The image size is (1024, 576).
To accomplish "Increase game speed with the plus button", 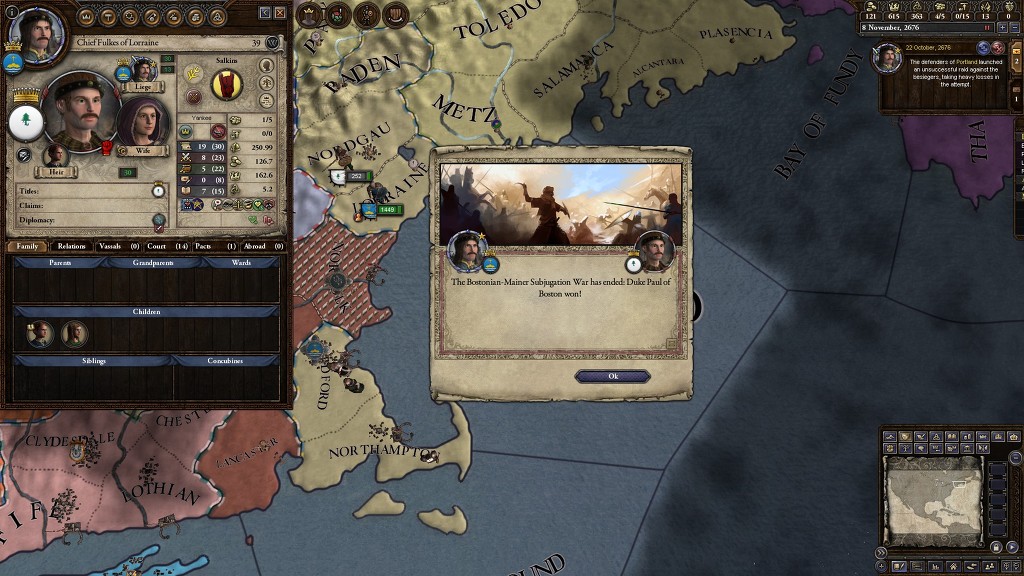I will tap(1002, 28).
